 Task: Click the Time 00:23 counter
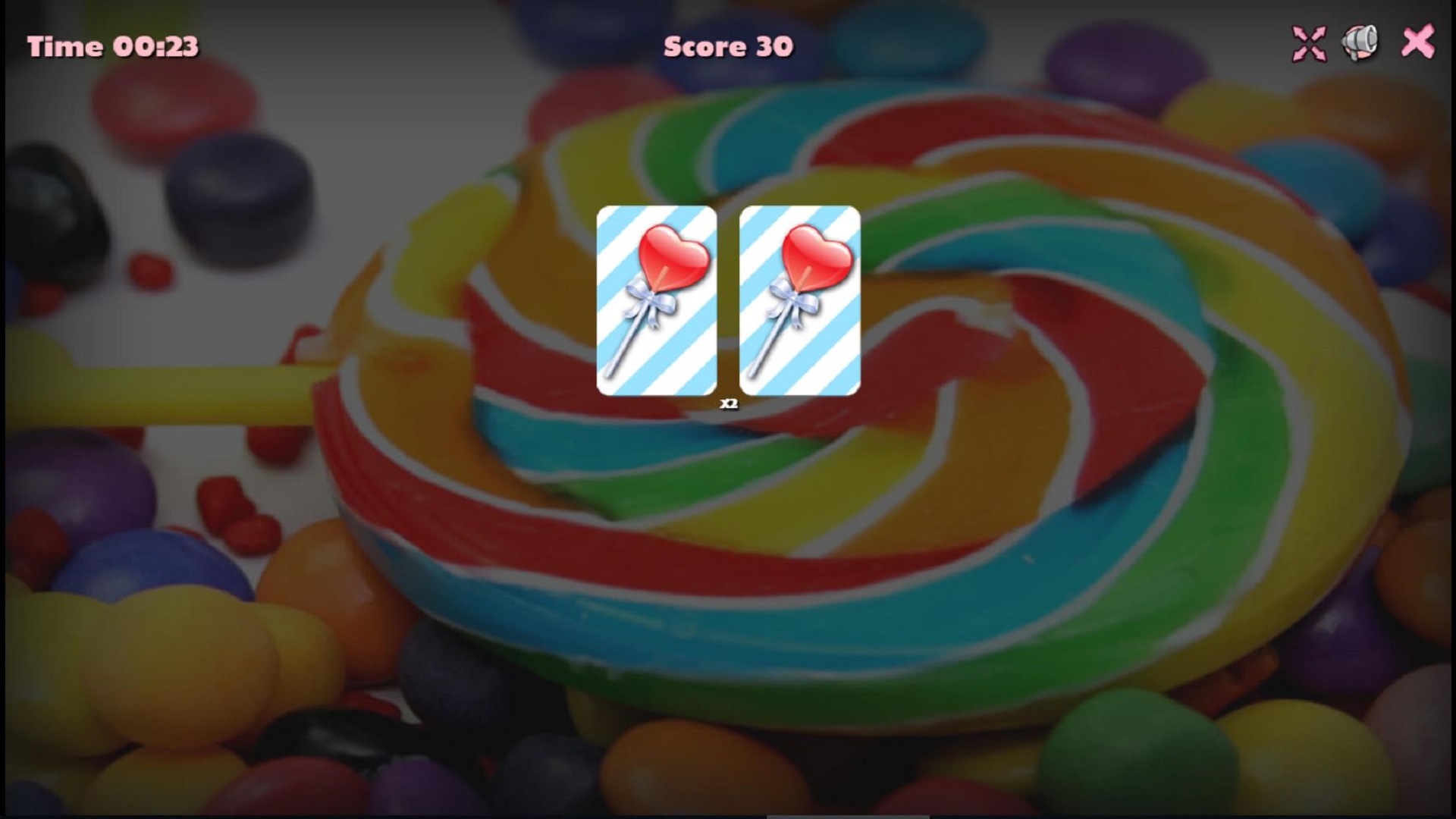point(114,47)
